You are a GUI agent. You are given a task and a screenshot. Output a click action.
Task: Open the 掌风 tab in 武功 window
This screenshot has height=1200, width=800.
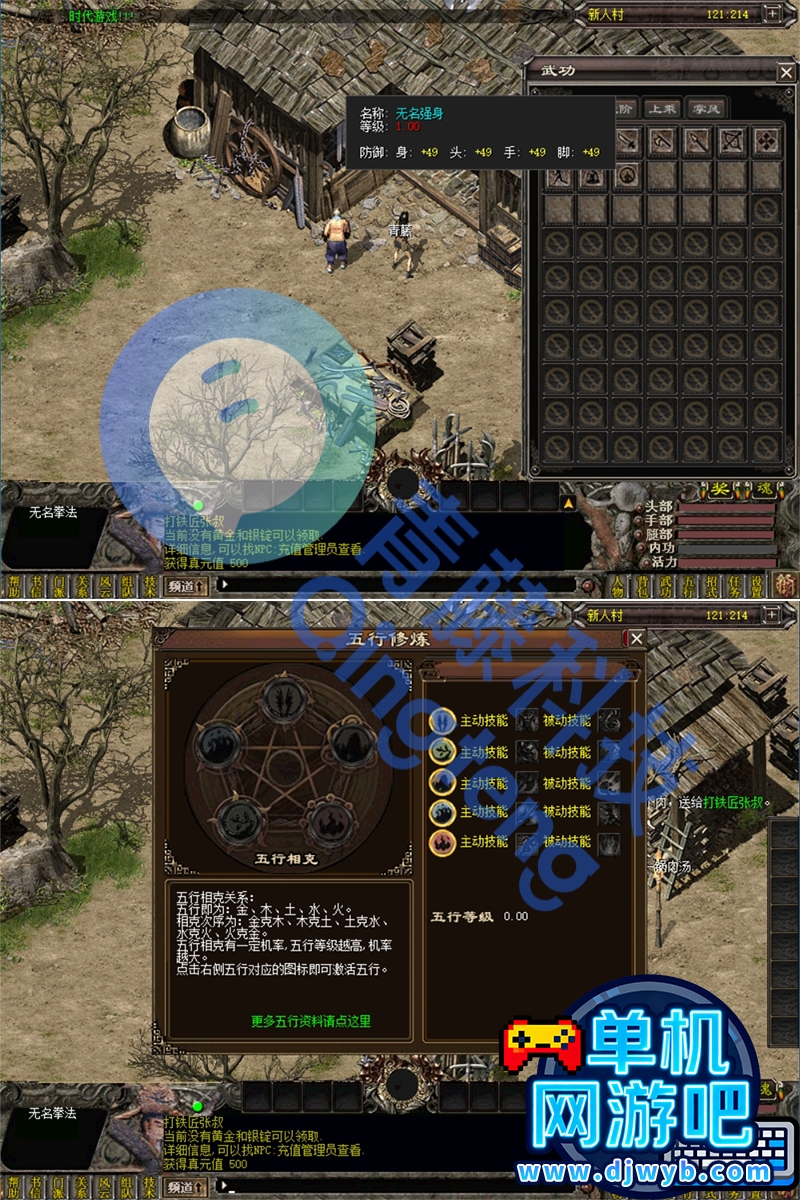704,109
